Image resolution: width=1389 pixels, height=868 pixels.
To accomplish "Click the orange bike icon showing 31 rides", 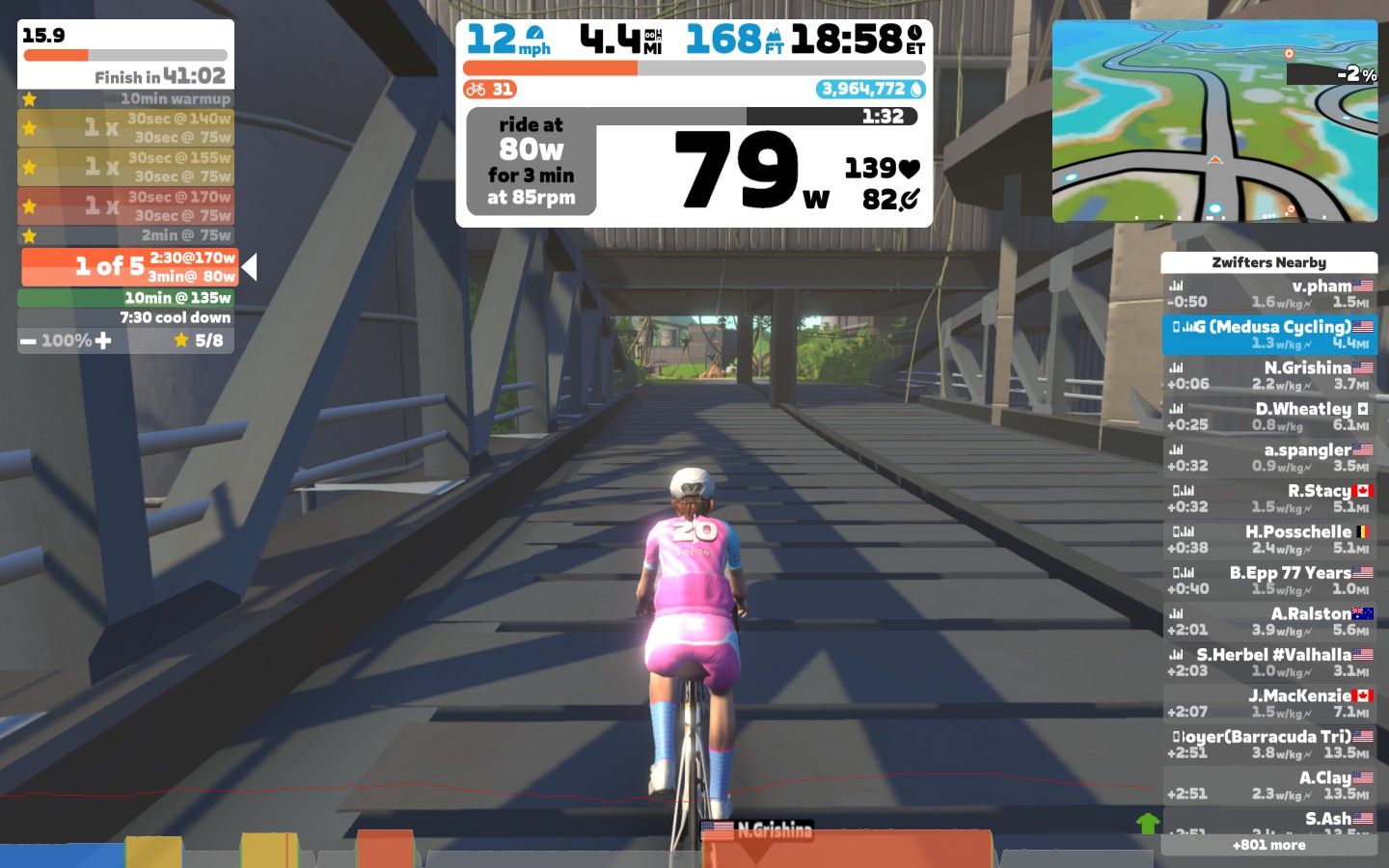I will 475,89.
